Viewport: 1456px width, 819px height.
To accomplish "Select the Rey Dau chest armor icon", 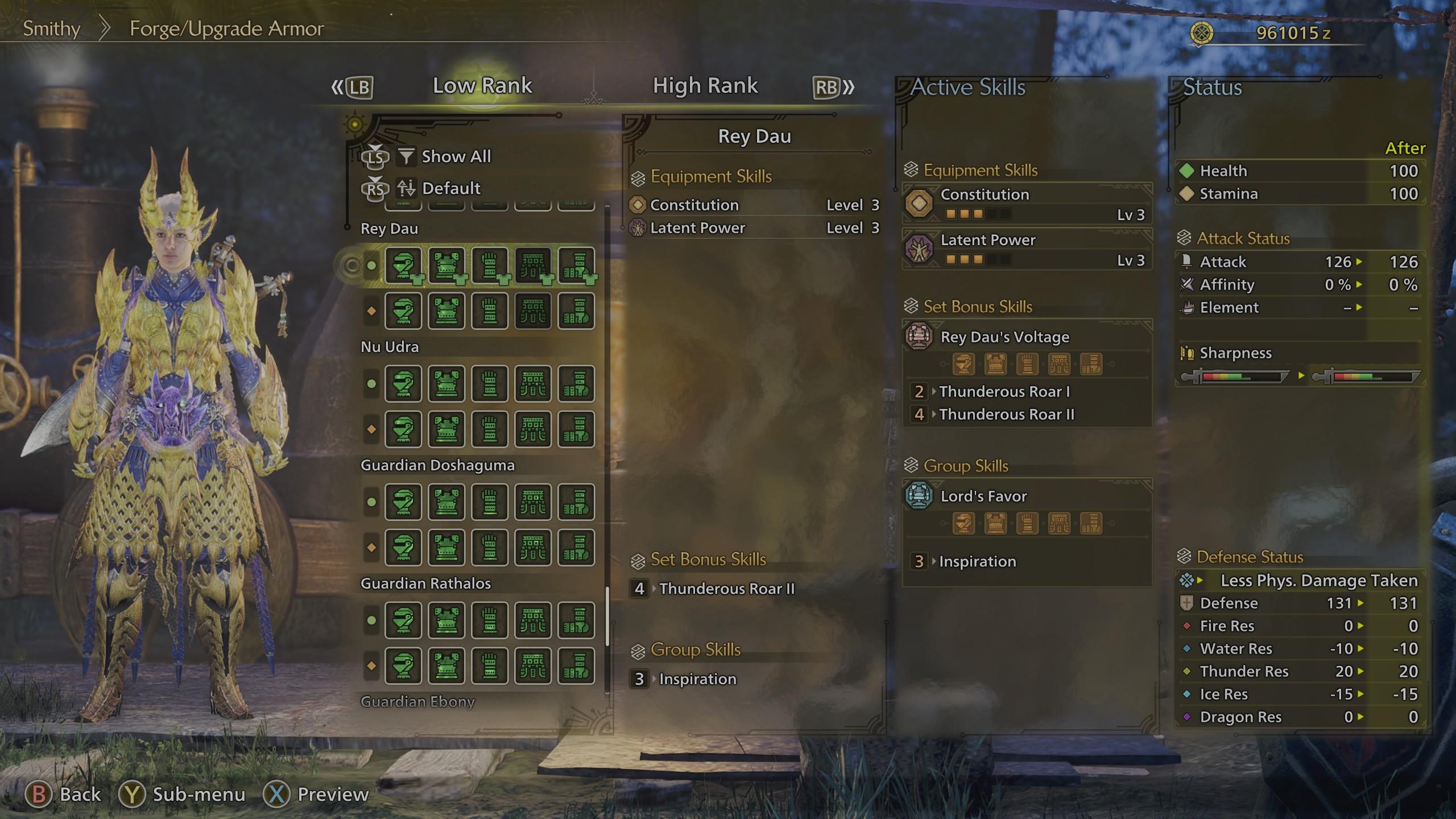I will click(448, 264).
